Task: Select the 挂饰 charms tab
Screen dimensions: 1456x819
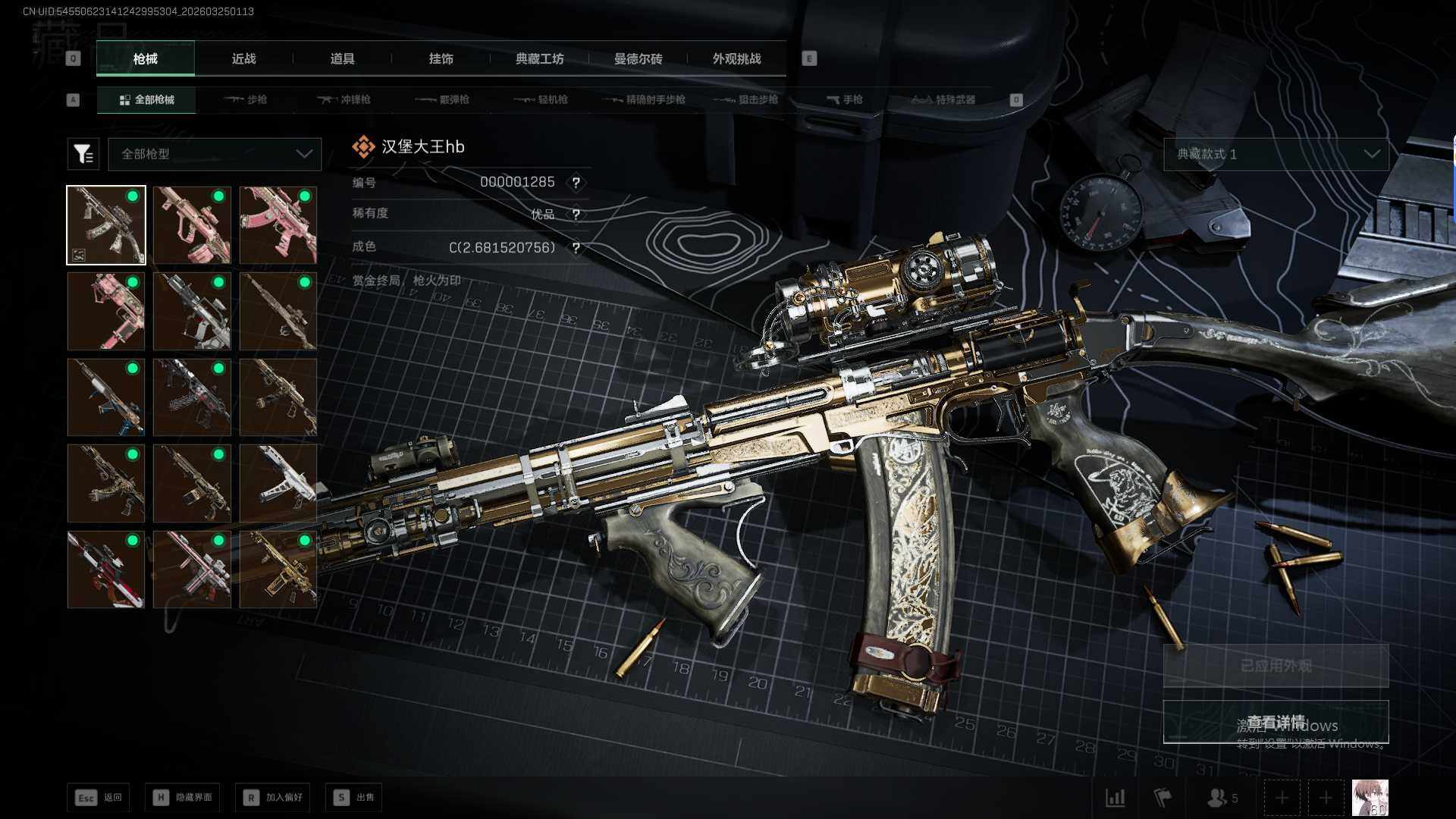Action: coord(441,58)
